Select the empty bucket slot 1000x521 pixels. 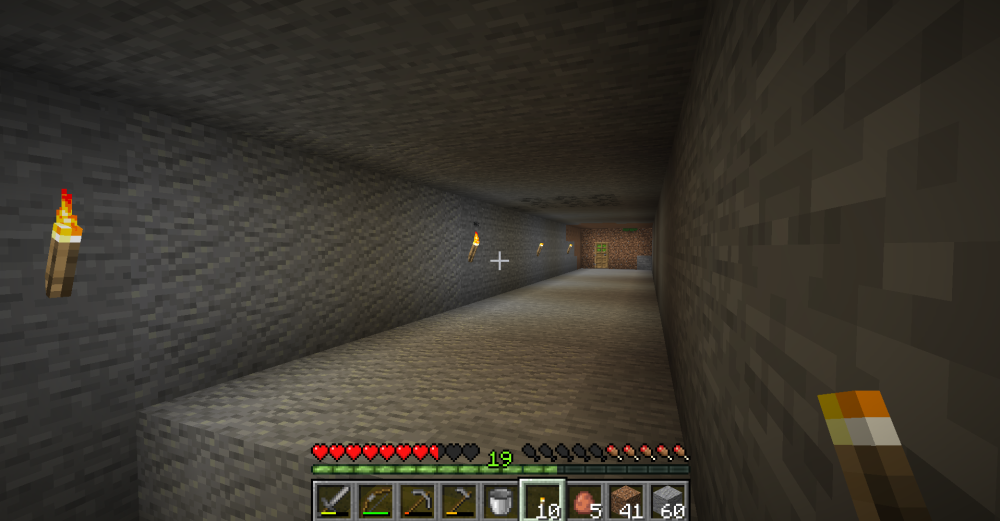click(501, 500)
